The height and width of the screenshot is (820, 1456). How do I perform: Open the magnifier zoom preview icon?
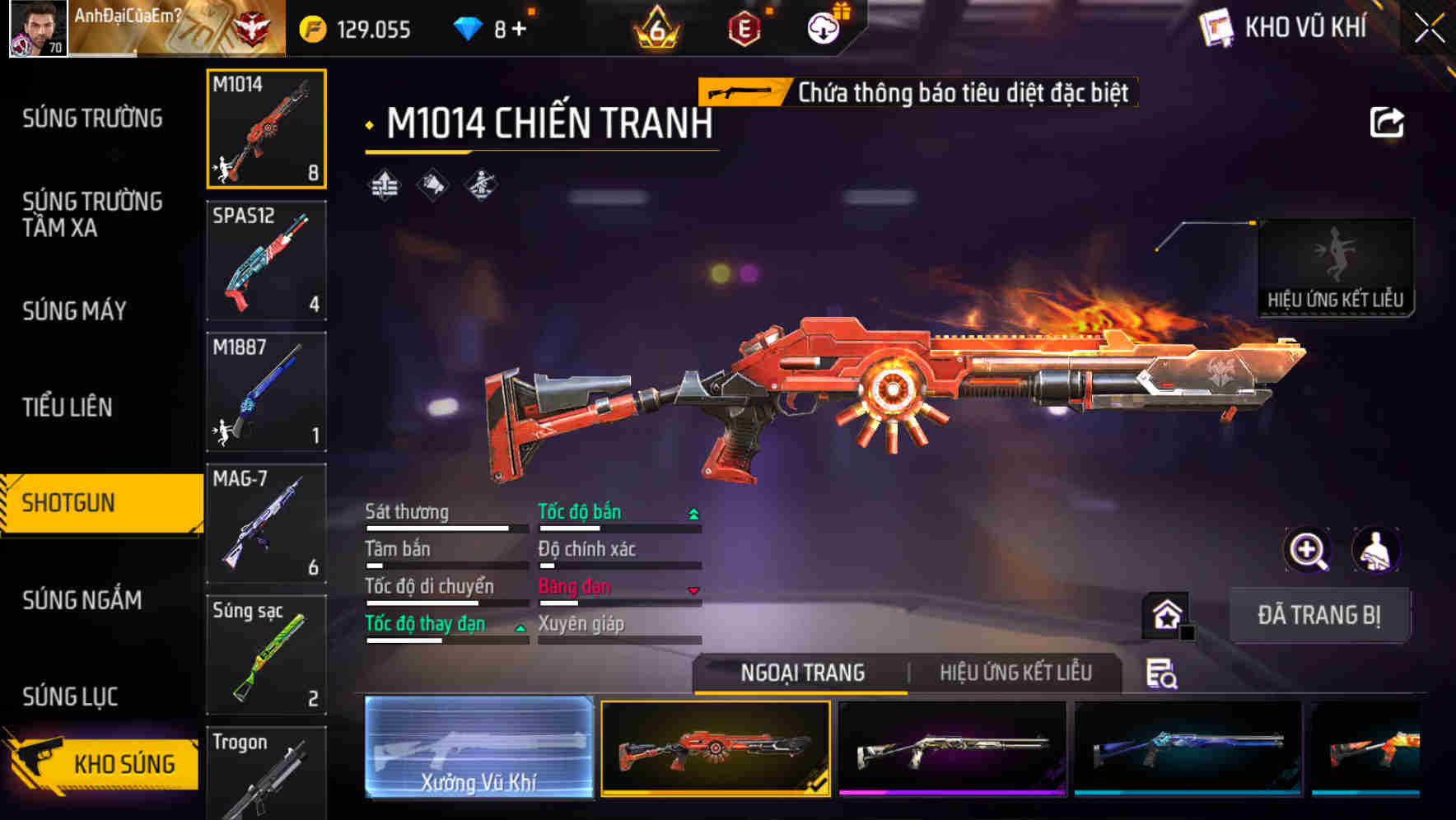coord(1306,550)
